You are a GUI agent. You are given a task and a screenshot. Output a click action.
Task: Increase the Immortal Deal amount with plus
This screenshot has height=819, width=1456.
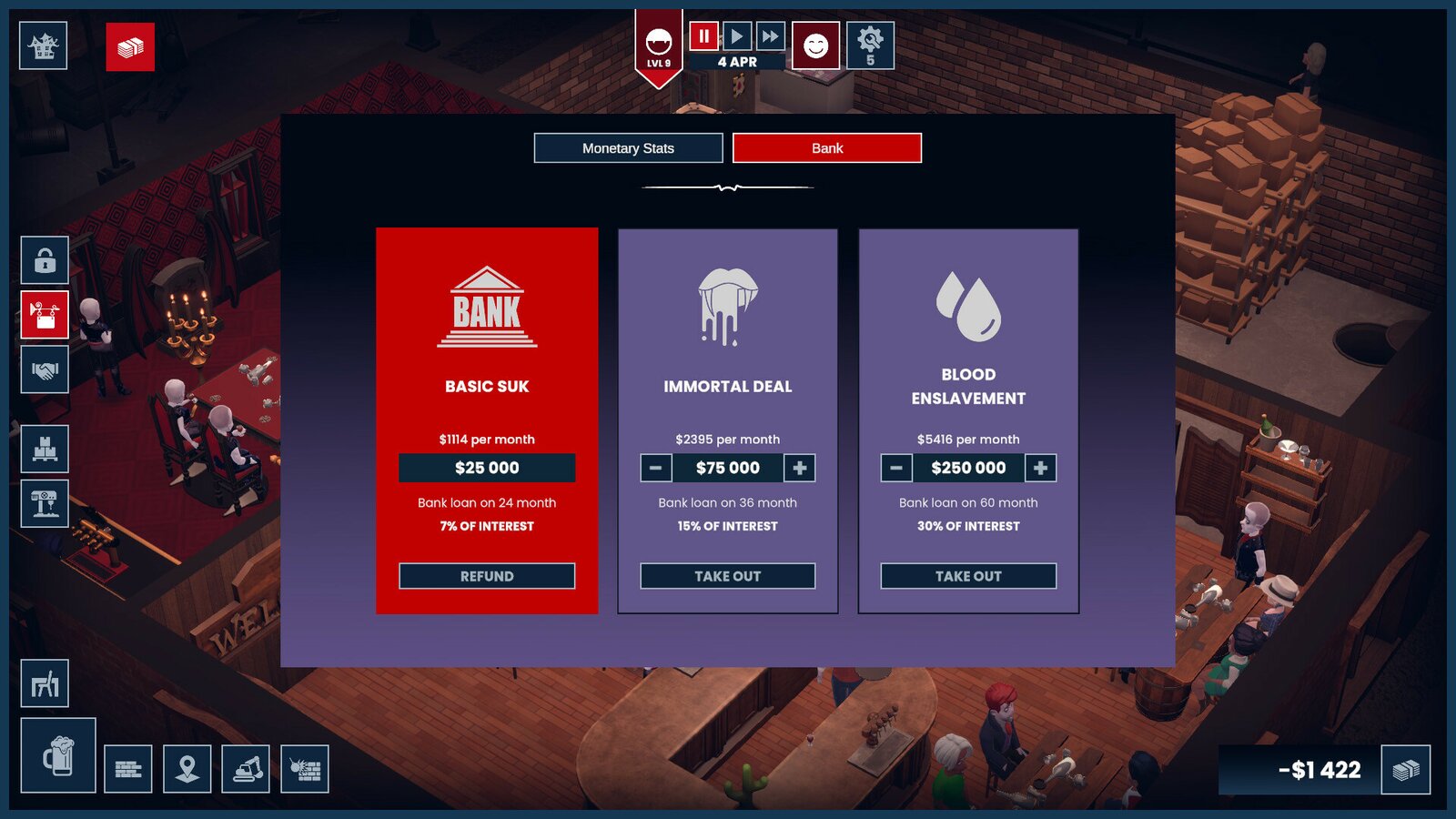798,468
